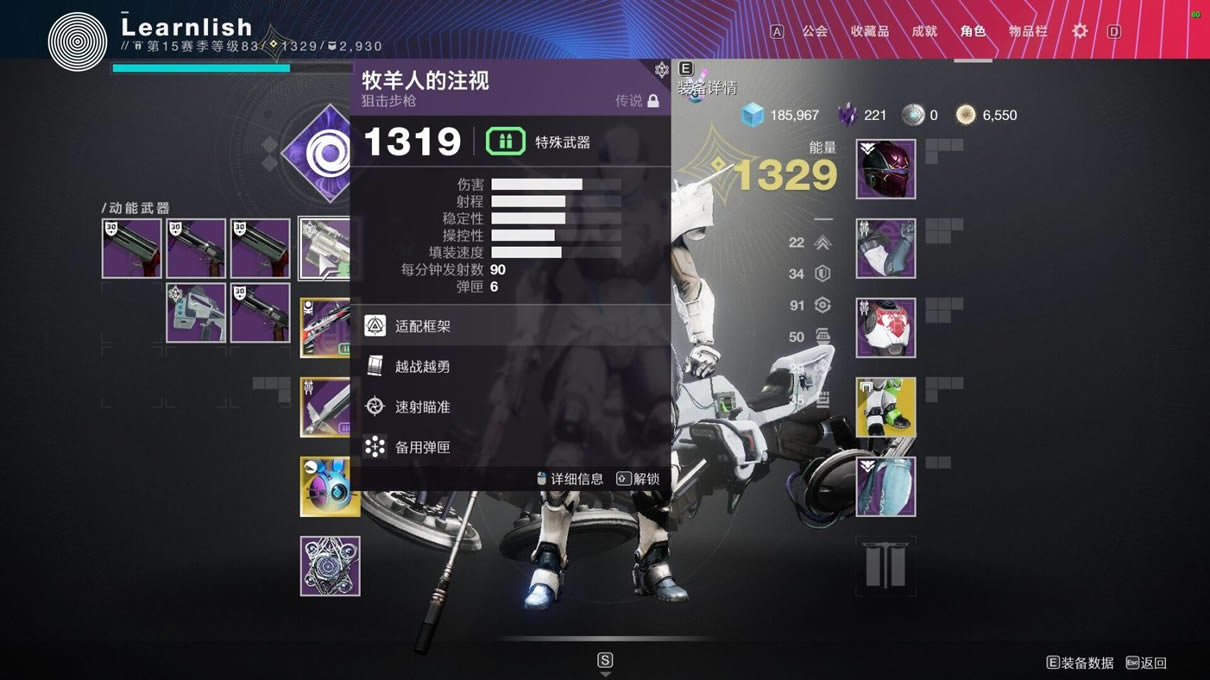Open the 公会 clan tab
The width and height of the screenshot is (1210, 680).
coord(815,31)
